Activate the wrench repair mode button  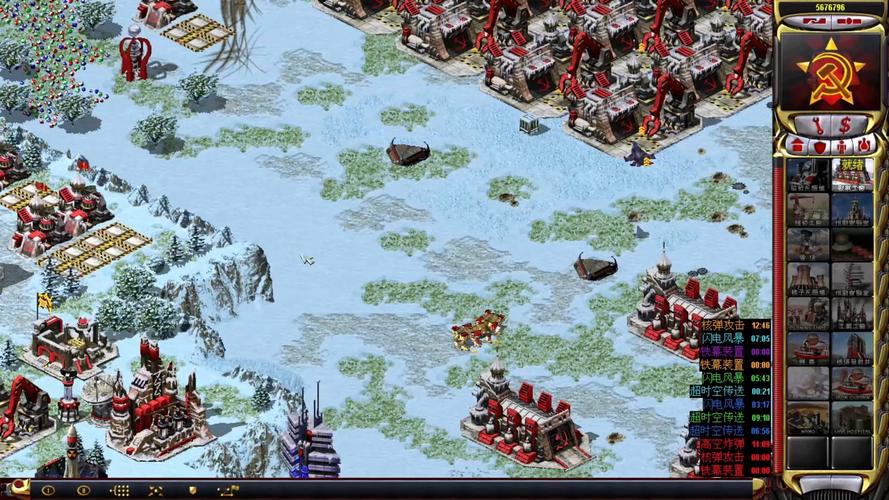point(817,125)
